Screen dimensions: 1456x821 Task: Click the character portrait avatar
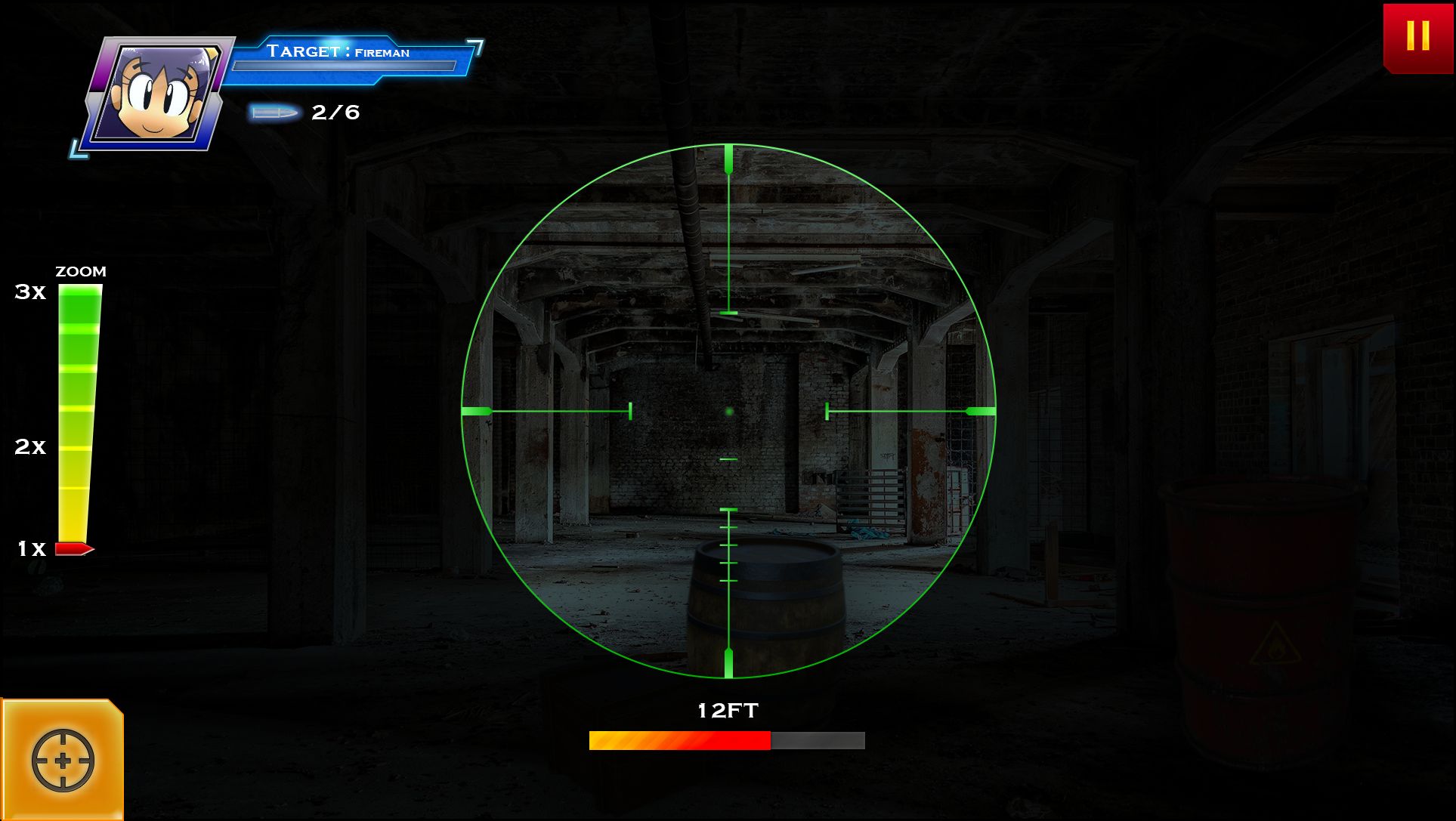coord(158,93)
